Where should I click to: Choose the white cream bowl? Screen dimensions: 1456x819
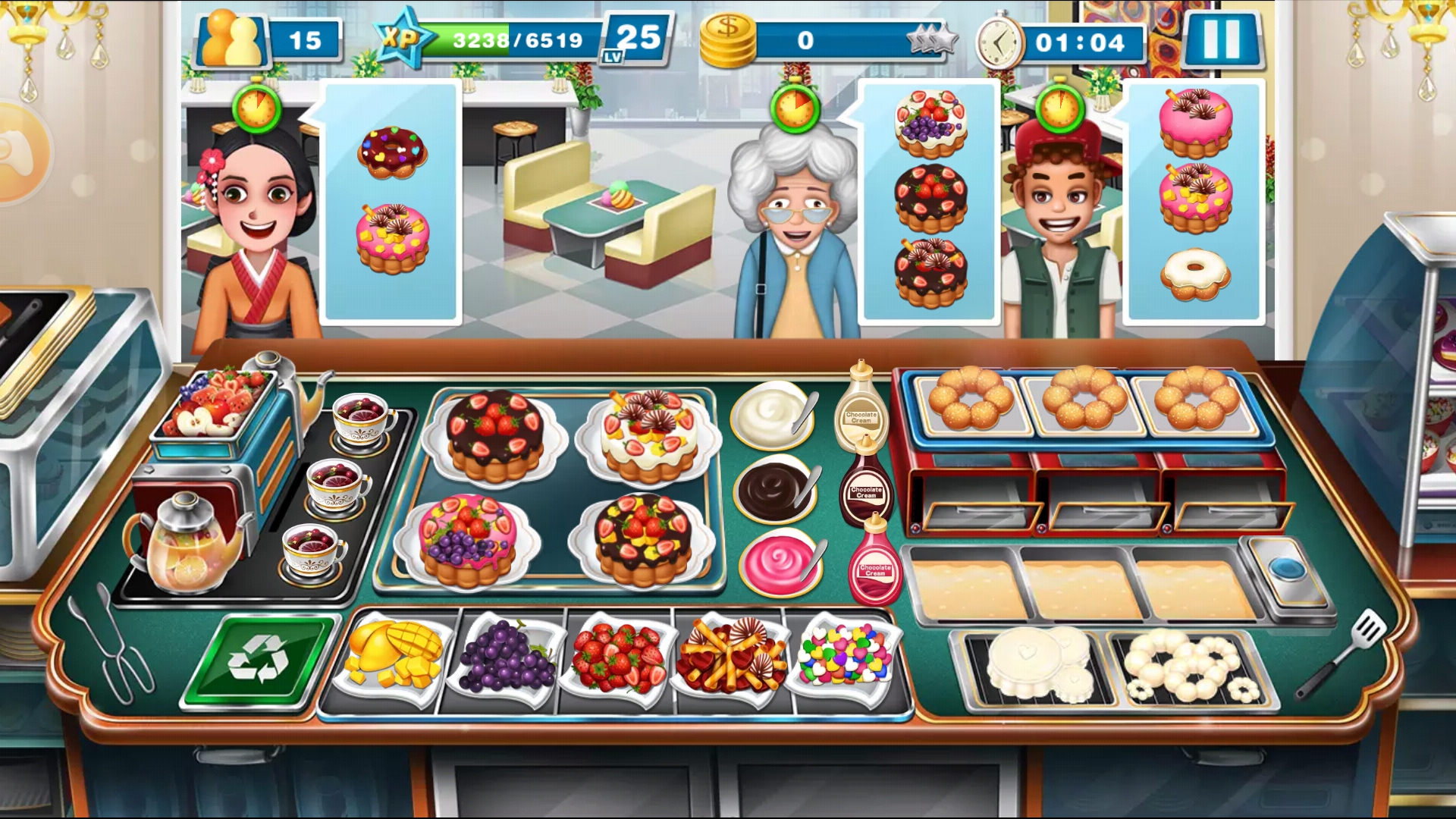pyautogui.click(x=773, y=416)
